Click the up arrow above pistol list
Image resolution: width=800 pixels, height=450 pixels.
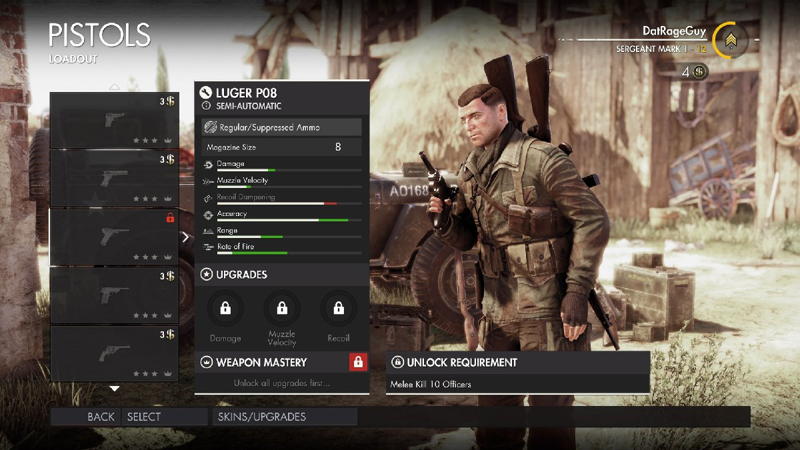[x=114, y=87]
